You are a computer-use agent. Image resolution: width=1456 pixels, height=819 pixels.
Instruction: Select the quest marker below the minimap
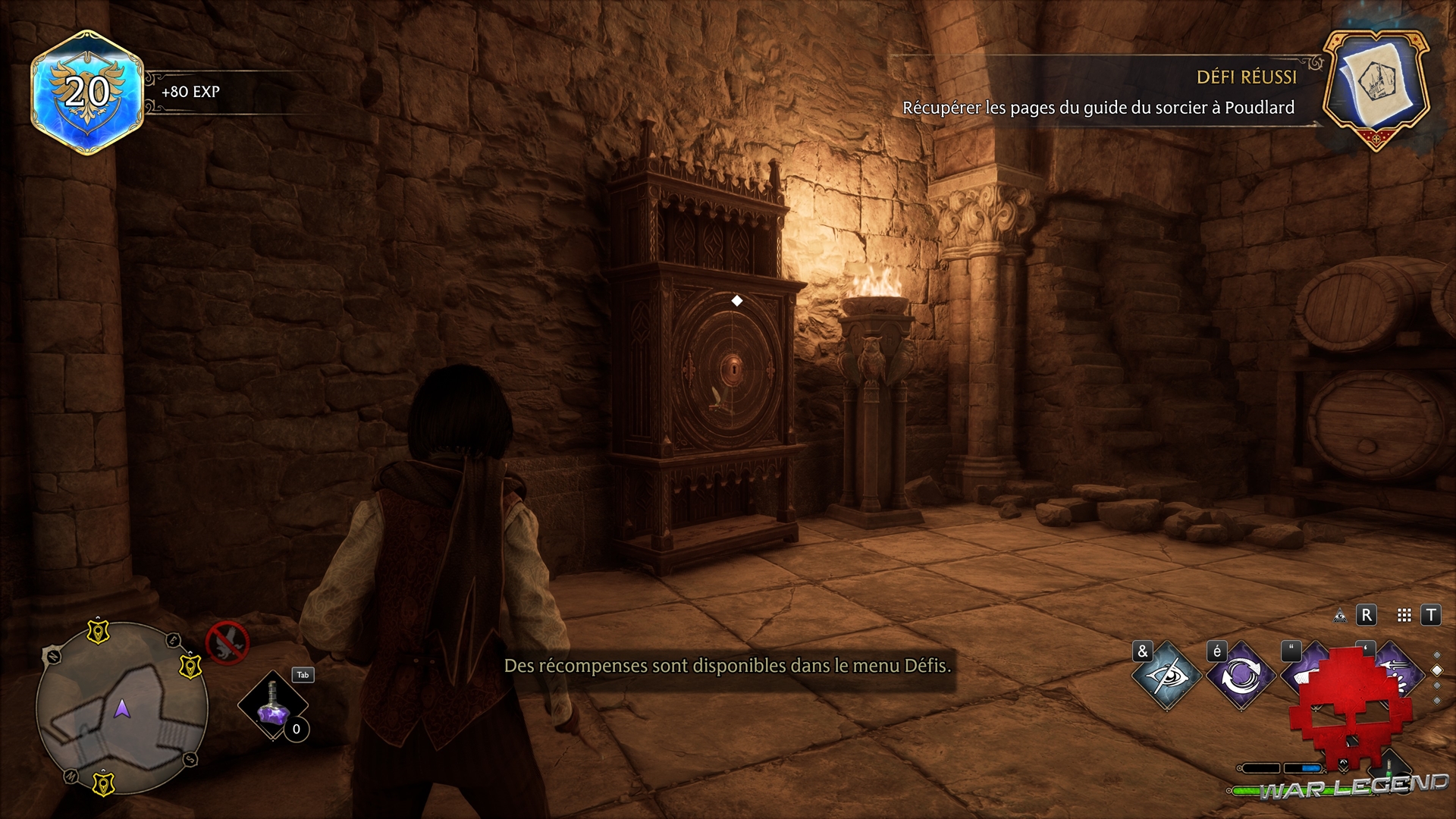click(102, 783)
